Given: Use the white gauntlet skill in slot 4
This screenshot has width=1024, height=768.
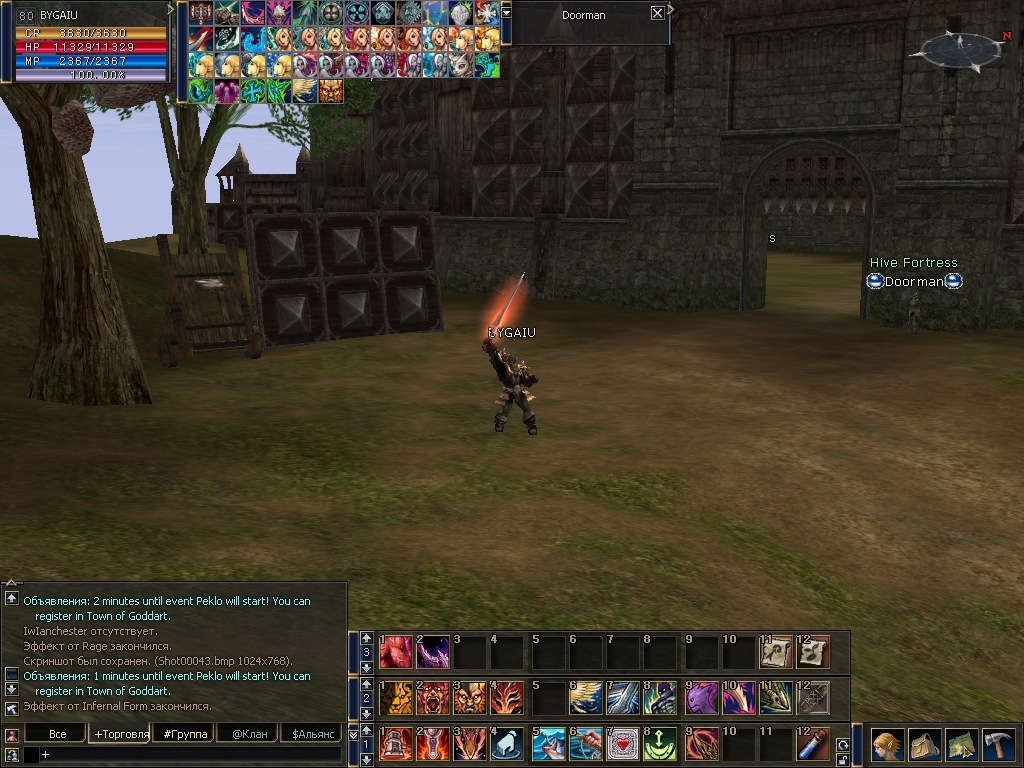Looking at the screenshot, I should click(507, 745).
